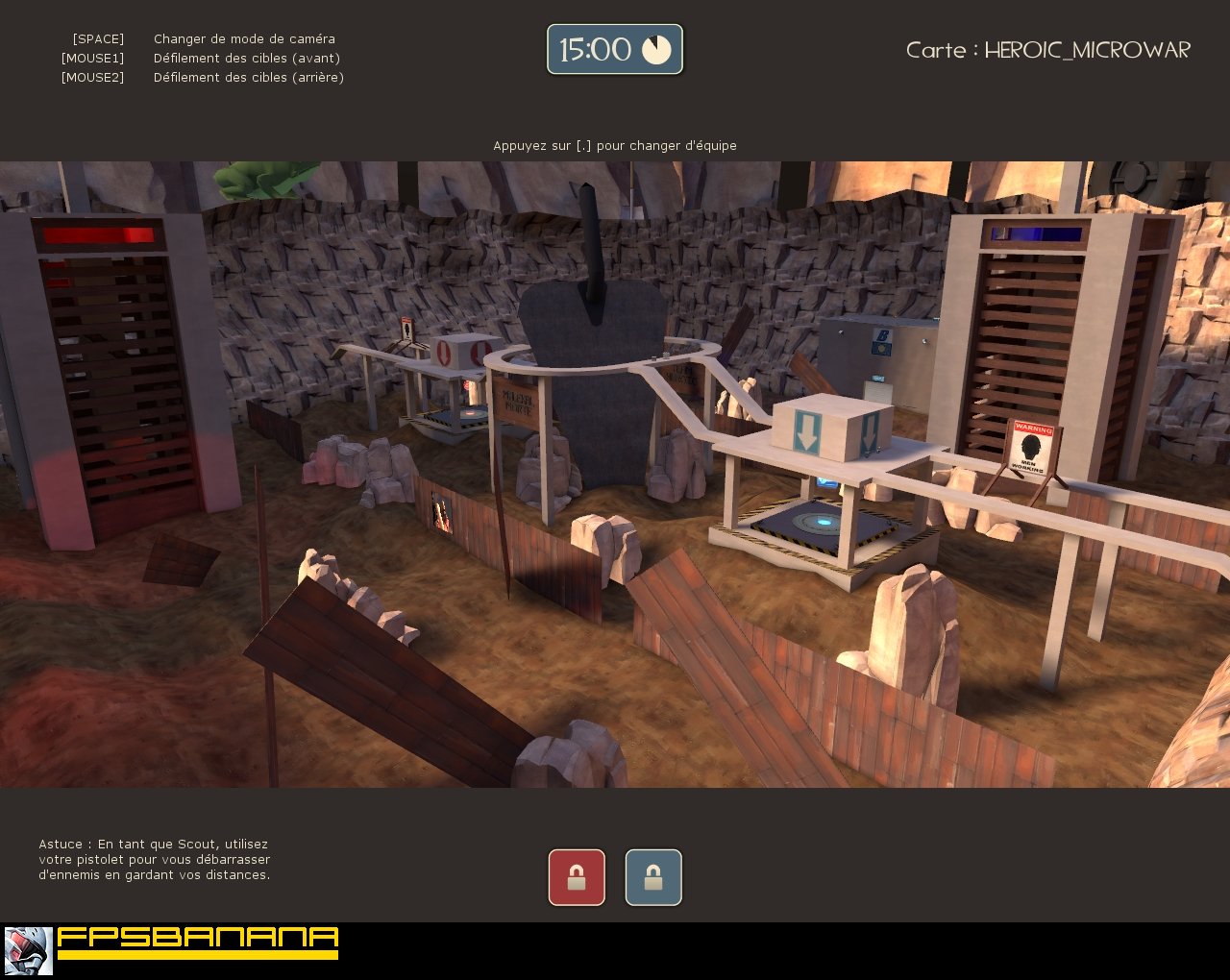The width and height of the screenshot is (1230, 980).
Task: Click the Scout pistol tip text
Action: click(154, 860)
